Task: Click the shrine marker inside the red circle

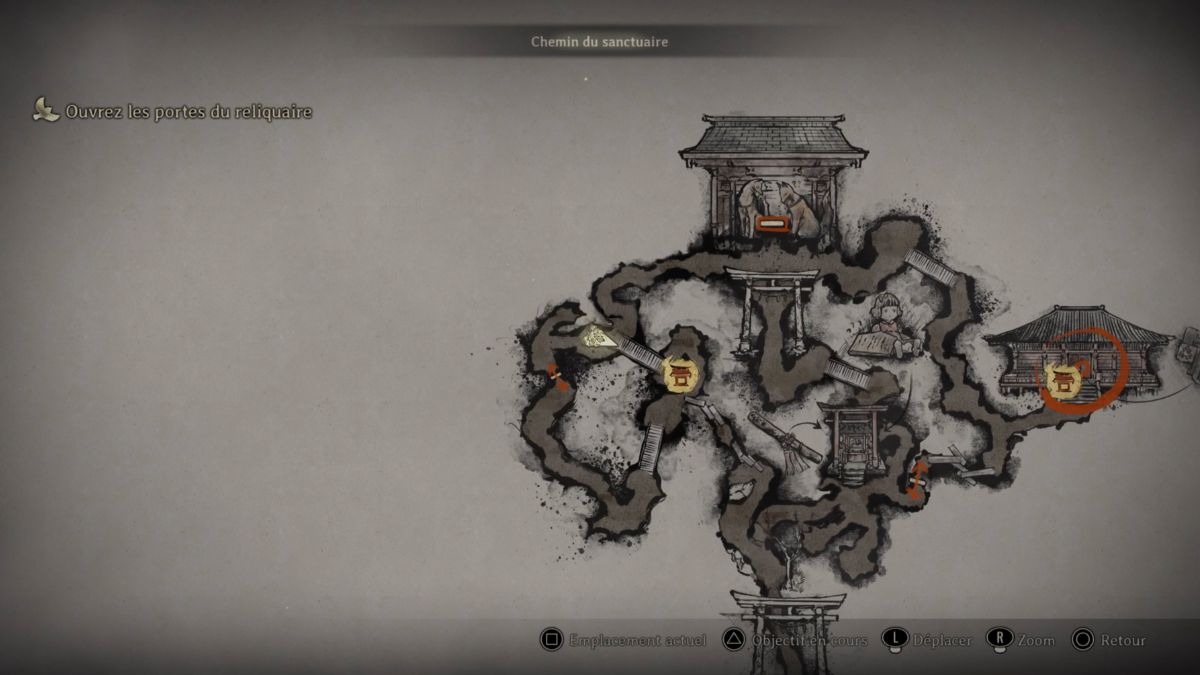Action: pos(1063,380)
